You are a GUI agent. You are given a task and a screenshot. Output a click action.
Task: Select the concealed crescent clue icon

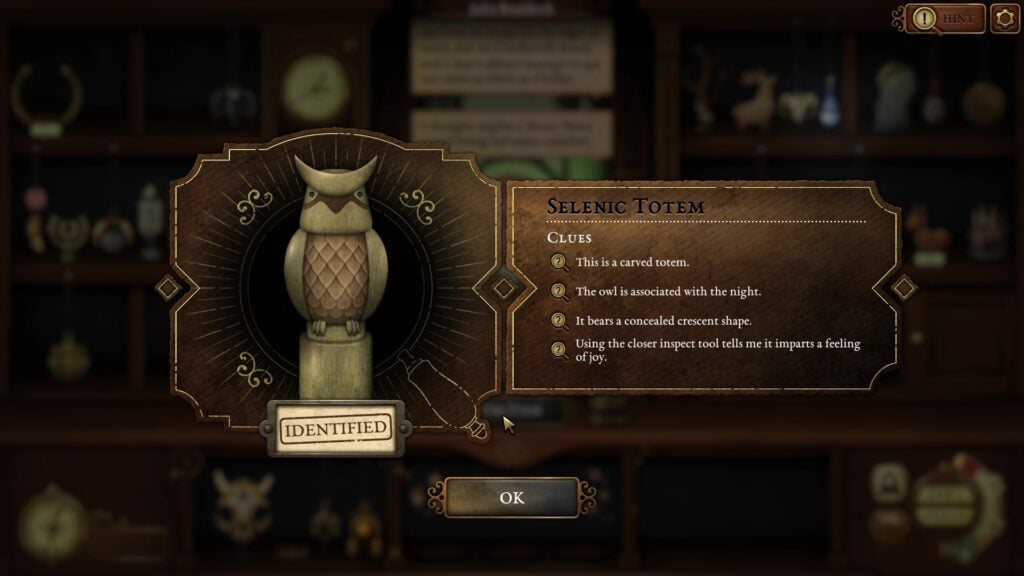559,321
